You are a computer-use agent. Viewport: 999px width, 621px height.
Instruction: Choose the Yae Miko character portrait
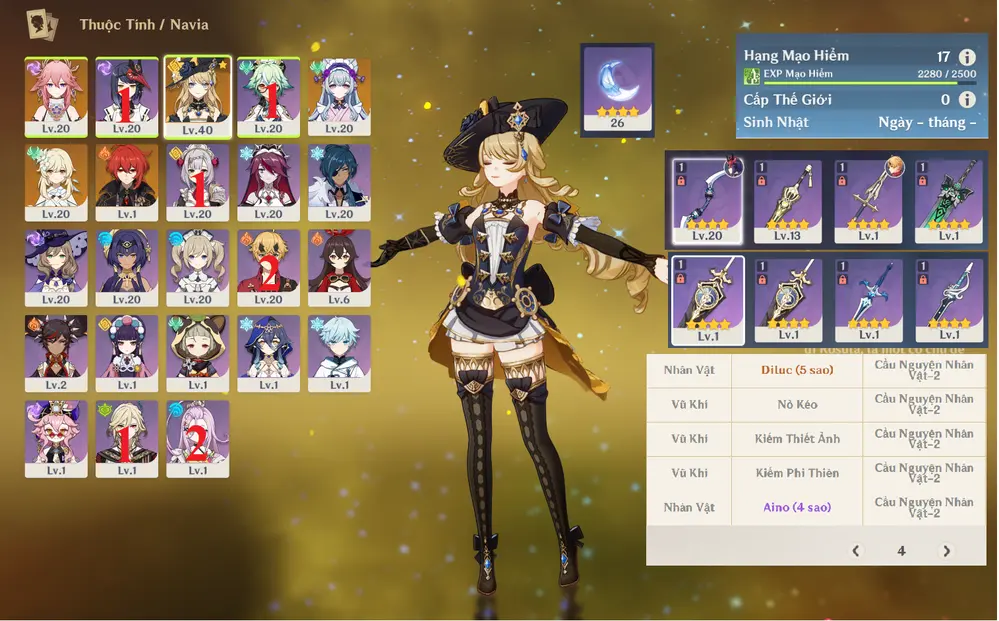tap(56, 96)
